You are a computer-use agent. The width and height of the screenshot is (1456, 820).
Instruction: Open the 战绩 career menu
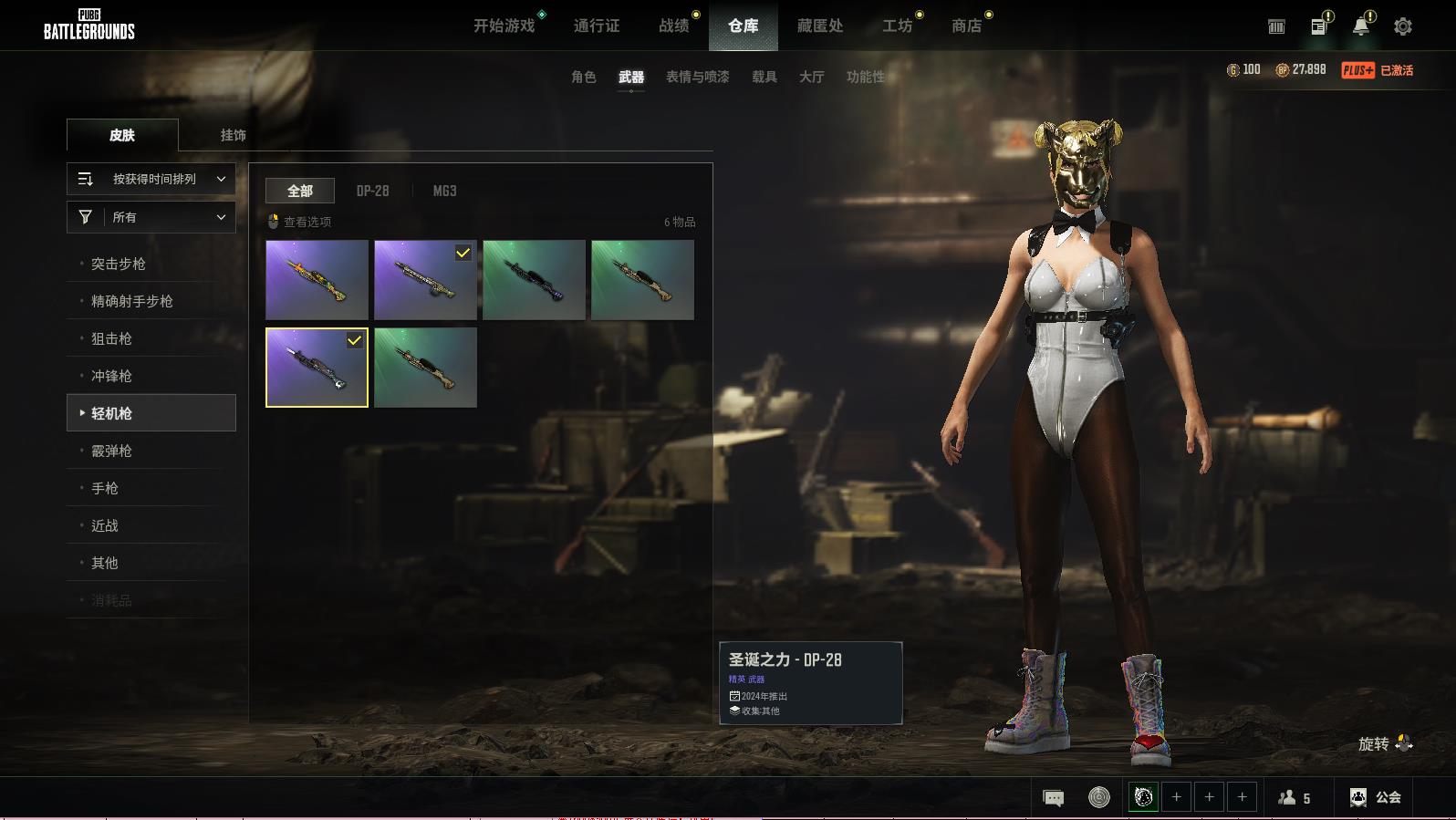pos(674,26)
